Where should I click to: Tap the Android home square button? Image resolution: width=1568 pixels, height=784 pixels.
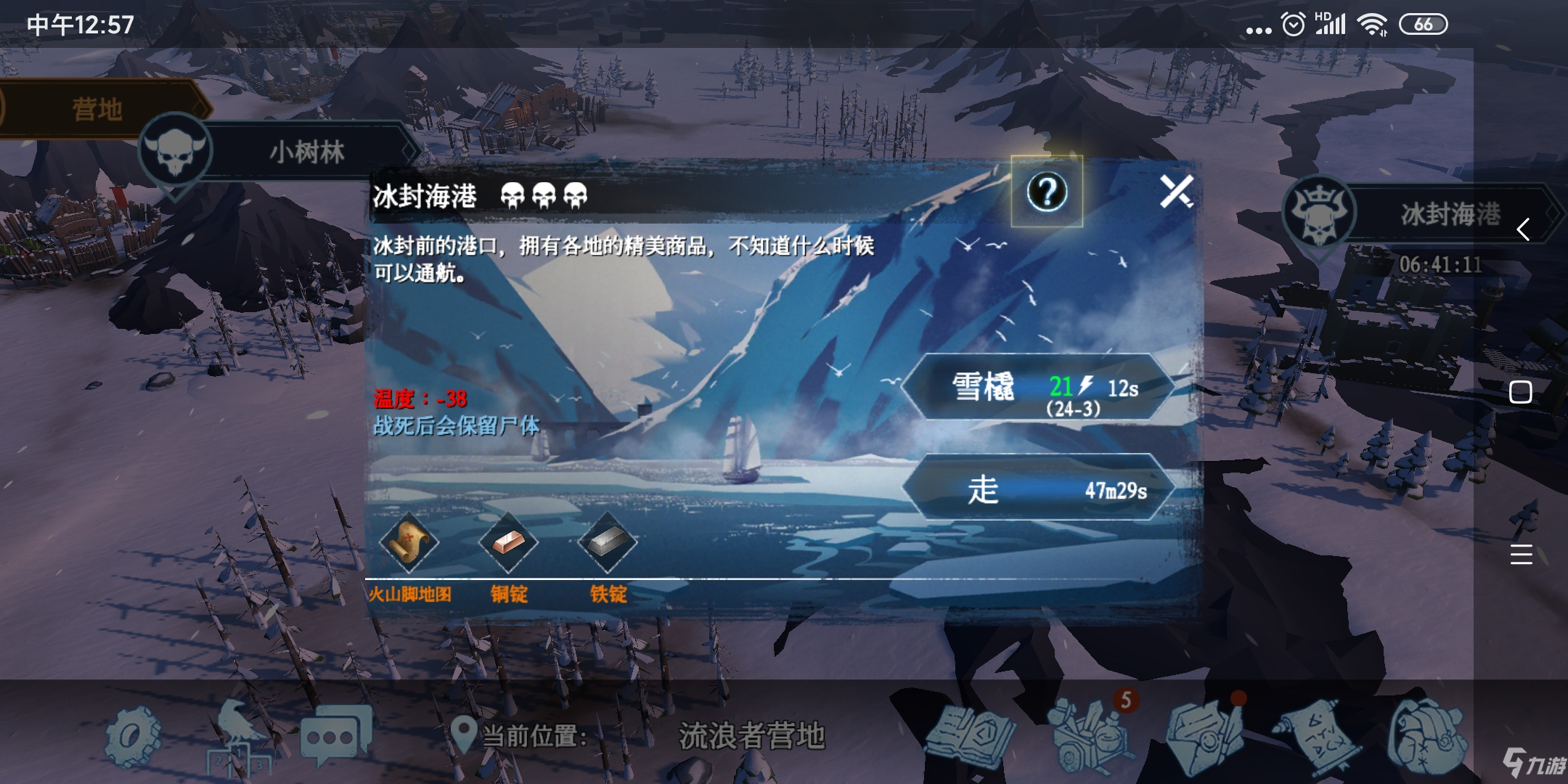(x=1520, y=392)
